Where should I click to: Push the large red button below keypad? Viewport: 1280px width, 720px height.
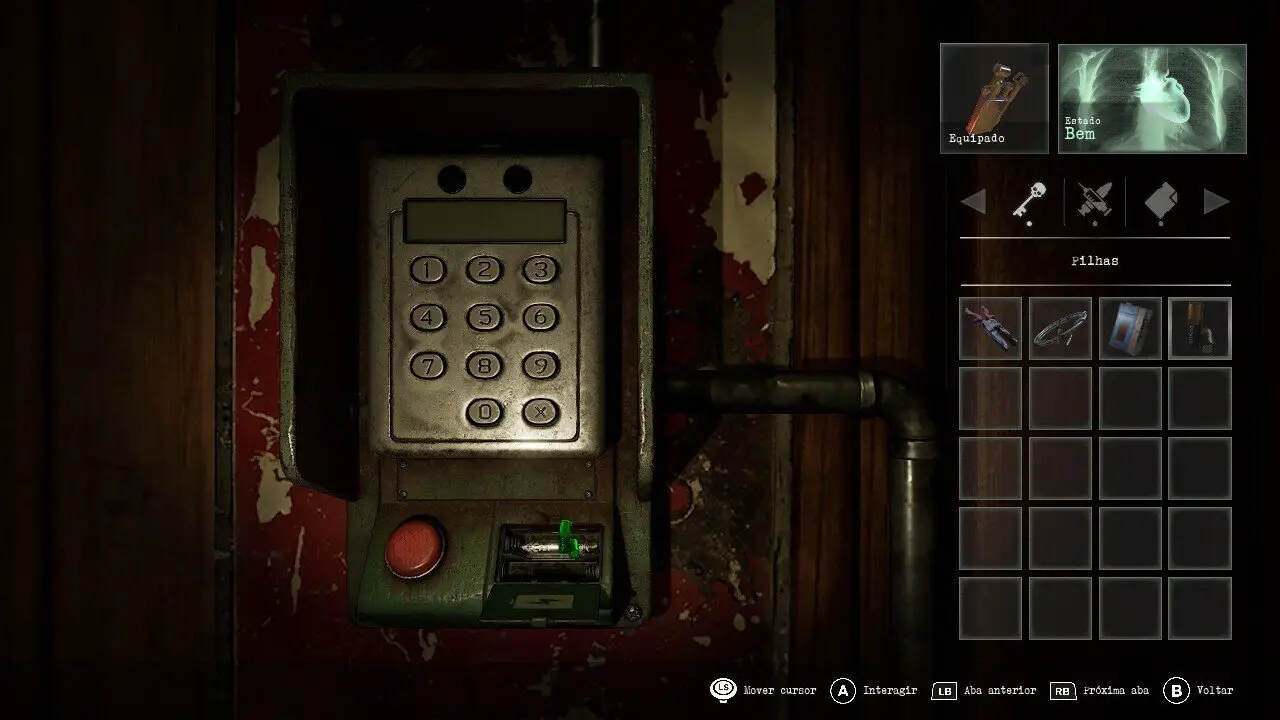(415, 548)
